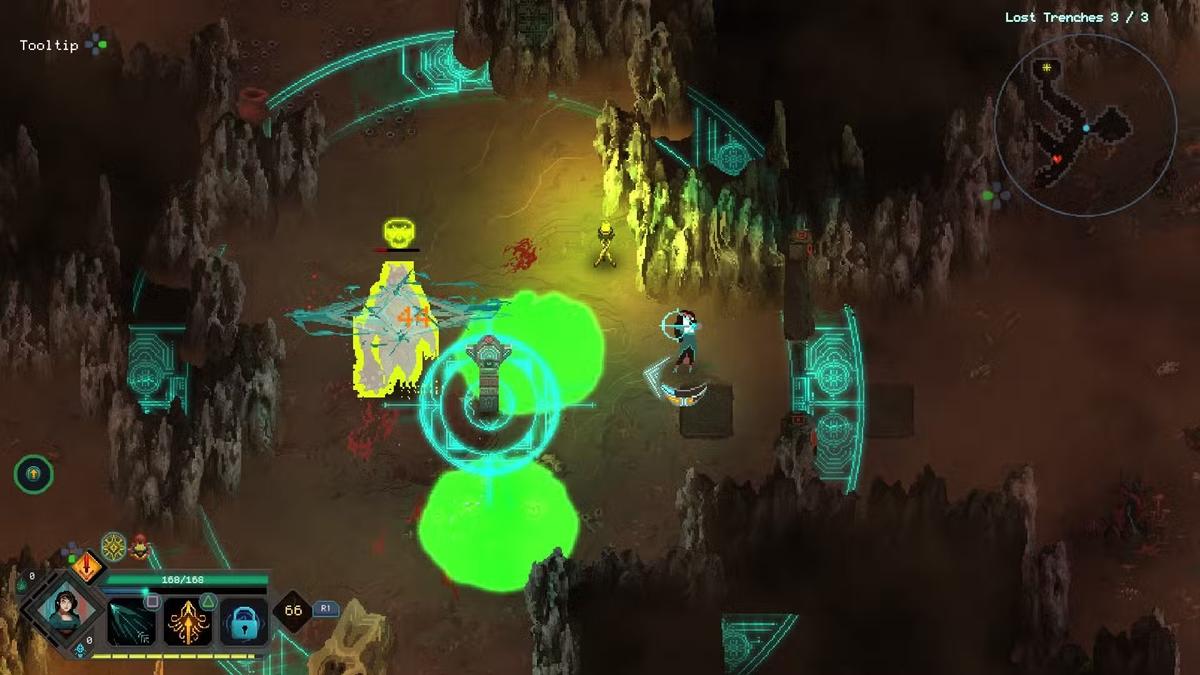Click the orange diamond sword icon
The image size is (1200, 675).
click(88, 567)
